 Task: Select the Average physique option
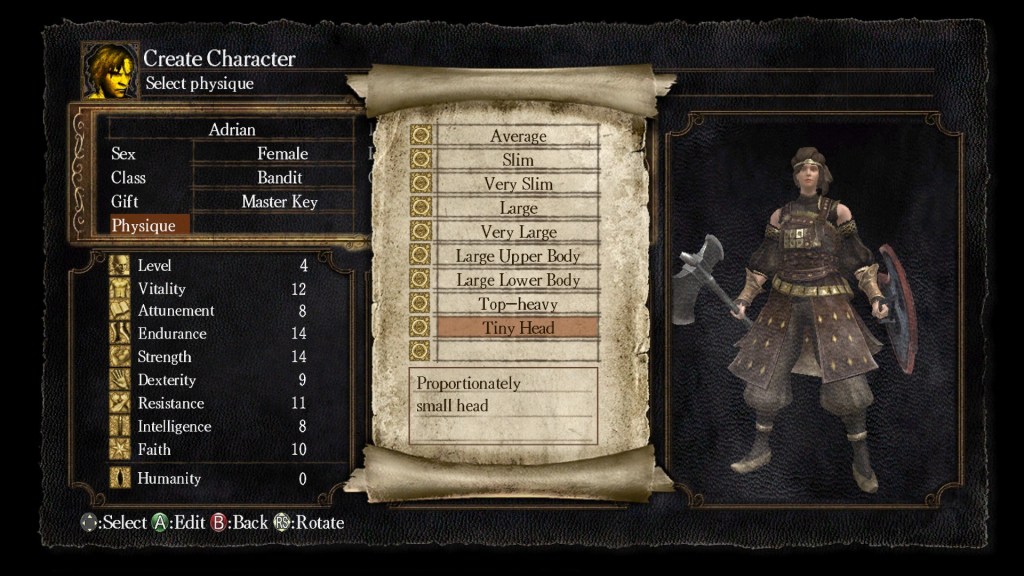[x=518, y=136]
